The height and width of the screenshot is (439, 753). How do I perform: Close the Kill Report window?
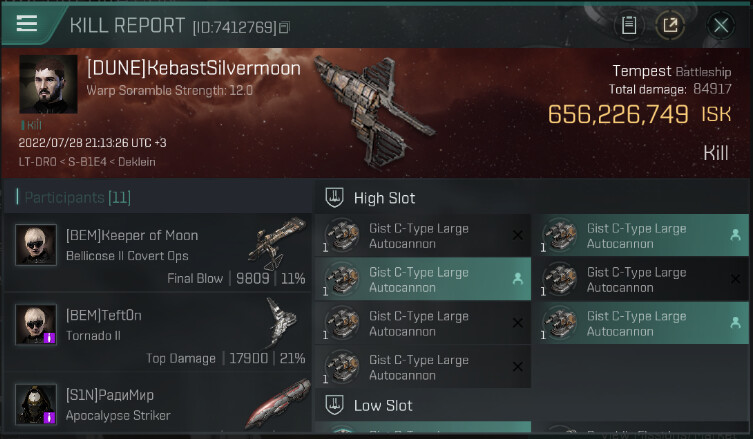720,25
